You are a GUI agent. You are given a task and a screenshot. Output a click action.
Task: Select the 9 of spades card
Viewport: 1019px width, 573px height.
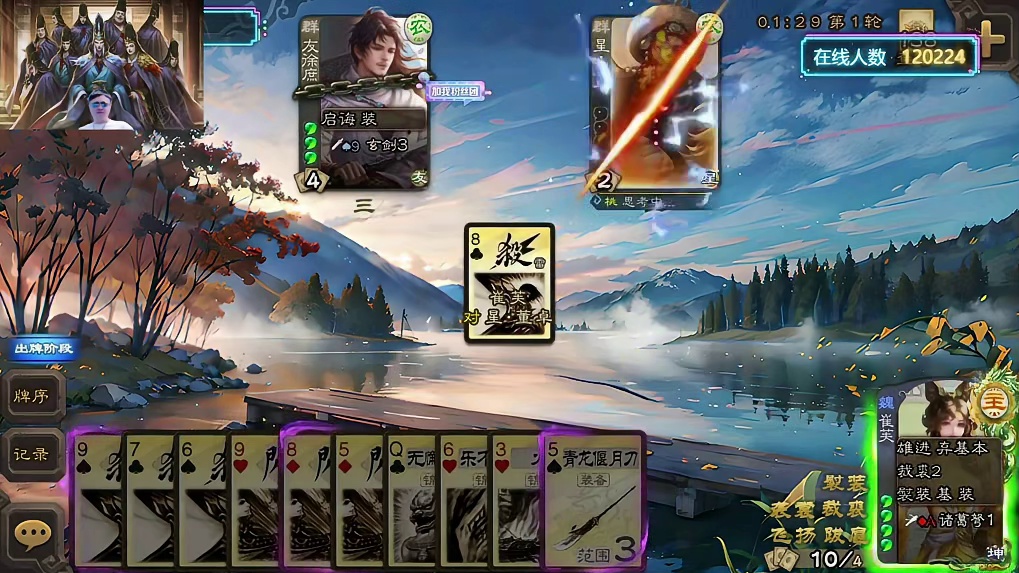98,500
